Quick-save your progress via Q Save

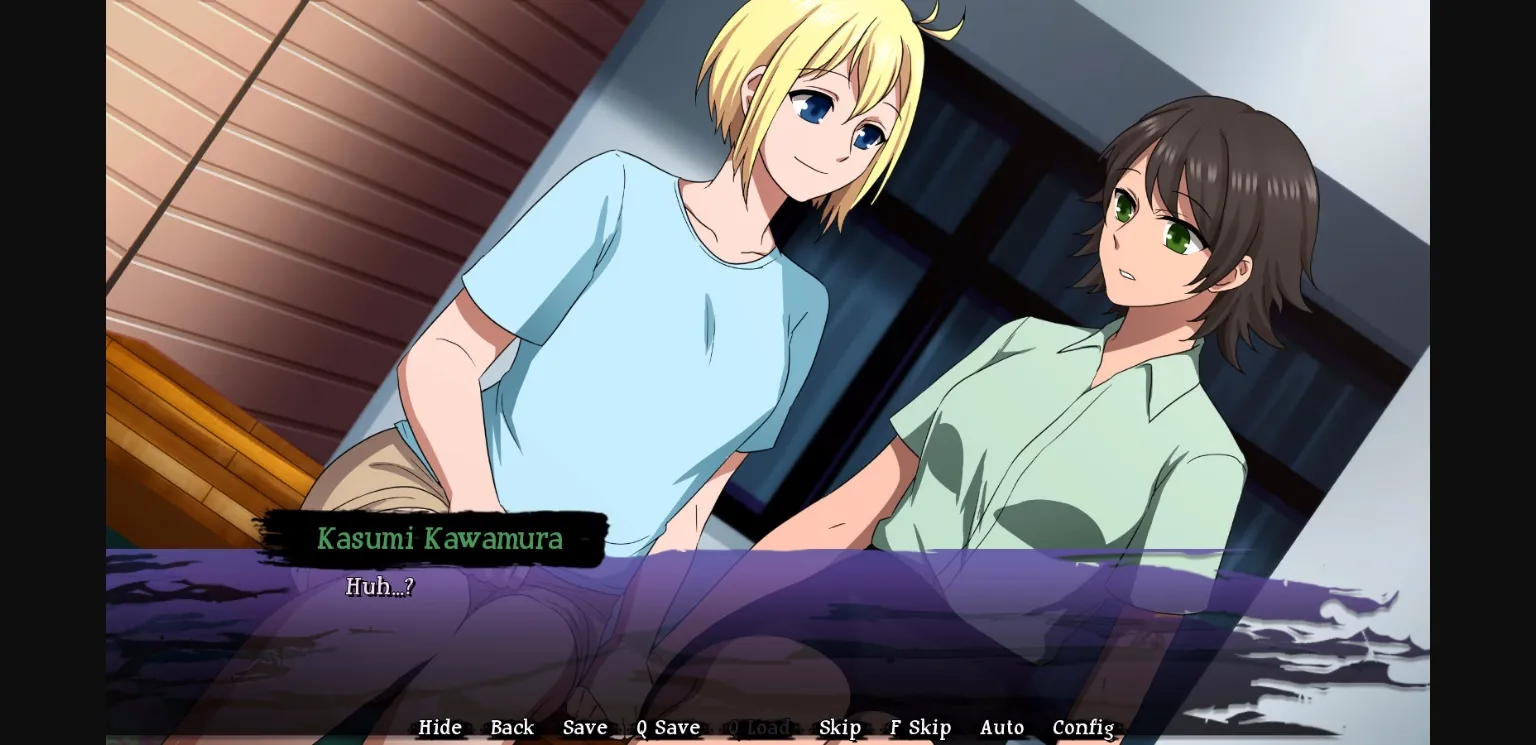click(667, 727)
